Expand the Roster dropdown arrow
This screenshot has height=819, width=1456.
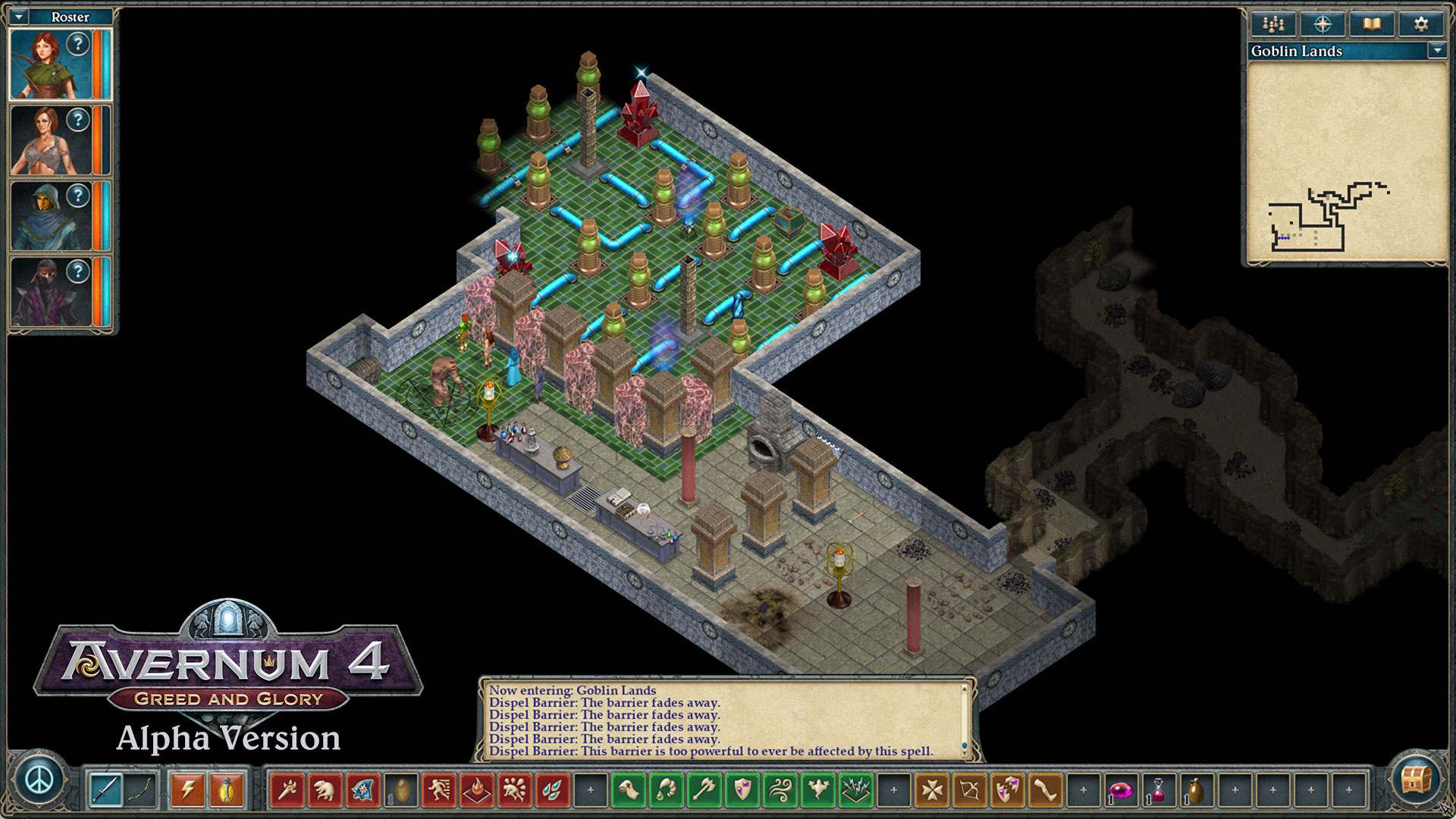20,16
